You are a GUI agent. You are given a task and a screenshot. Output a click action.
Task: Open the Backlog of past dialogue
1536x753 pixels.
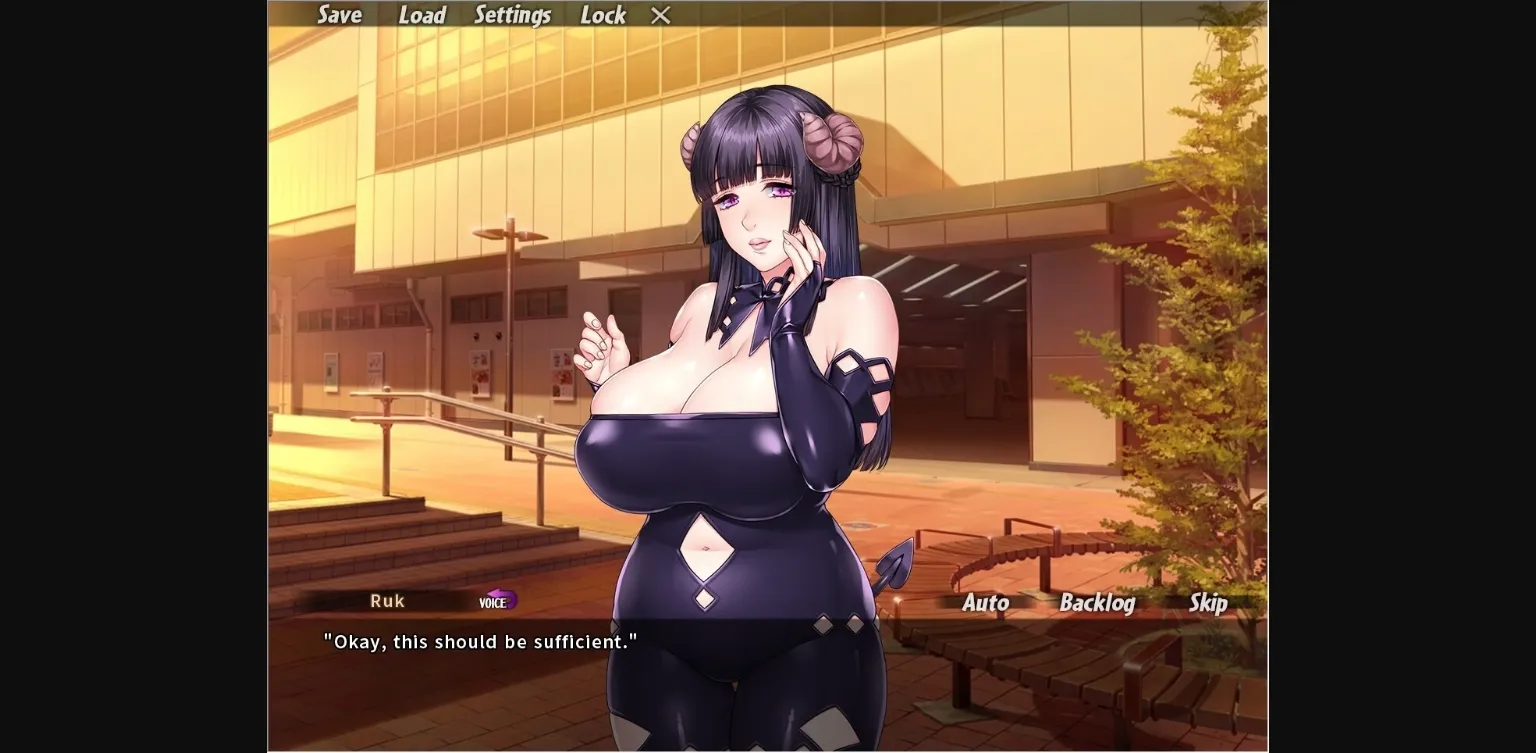coord(1097,604)
